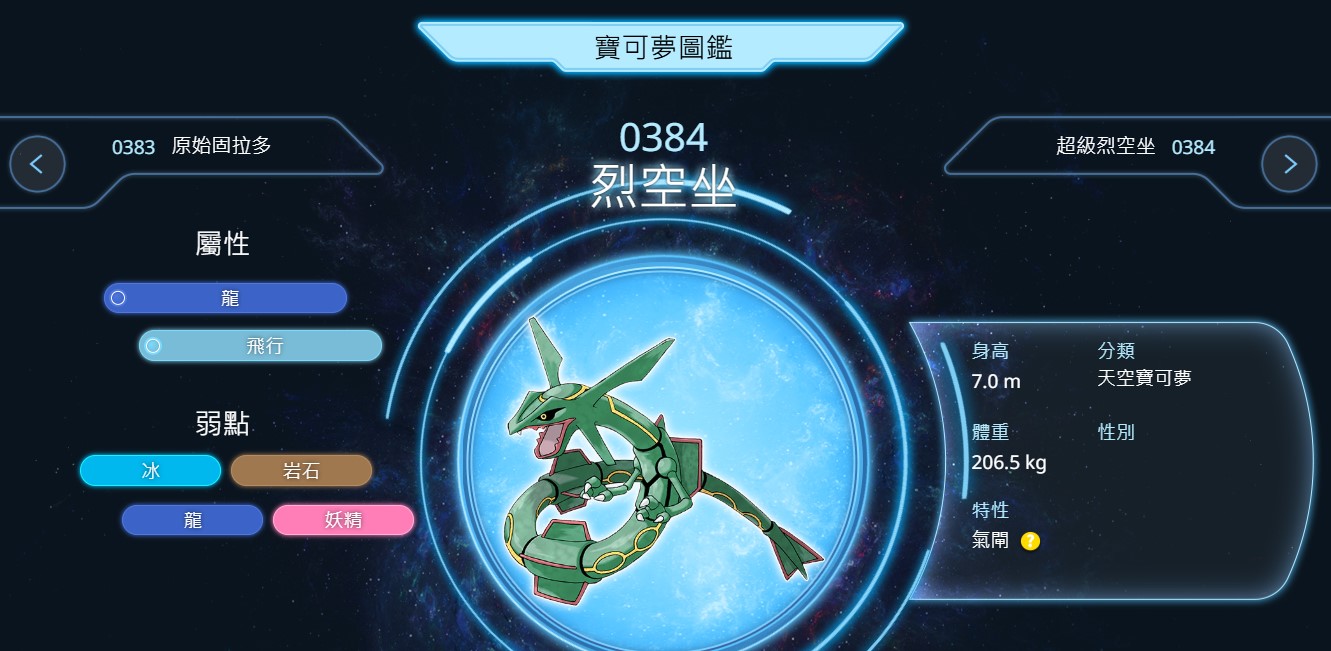Screen dimensions: 1331x651
Task: Show ability info via yellow question mark
Action: (x=1030, y=541)
